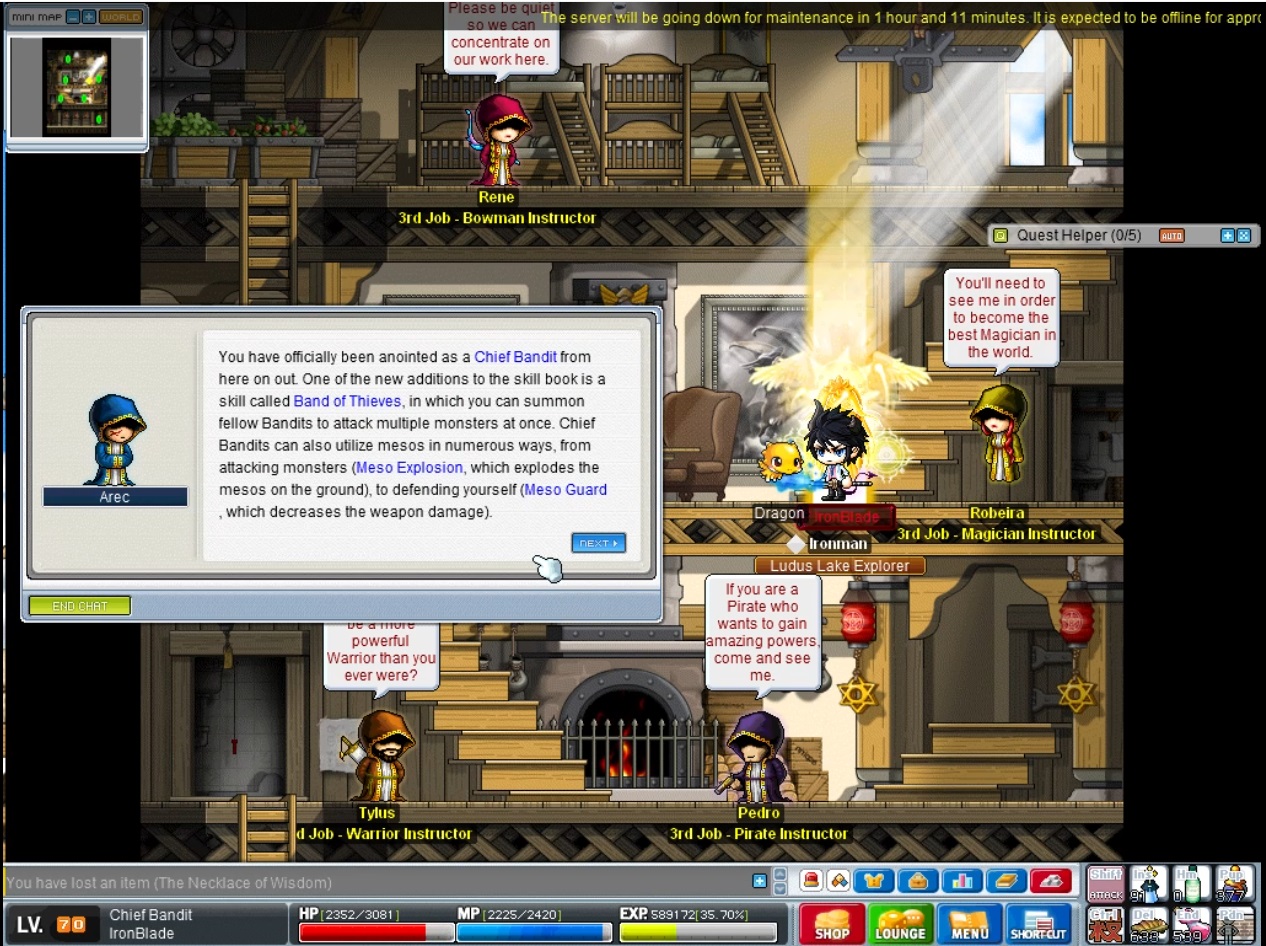Image resolution: width=1266 pixels, height=946 pixels.
Task: Toggle the Quest Helper Auto button
Action: point(1171,236)
